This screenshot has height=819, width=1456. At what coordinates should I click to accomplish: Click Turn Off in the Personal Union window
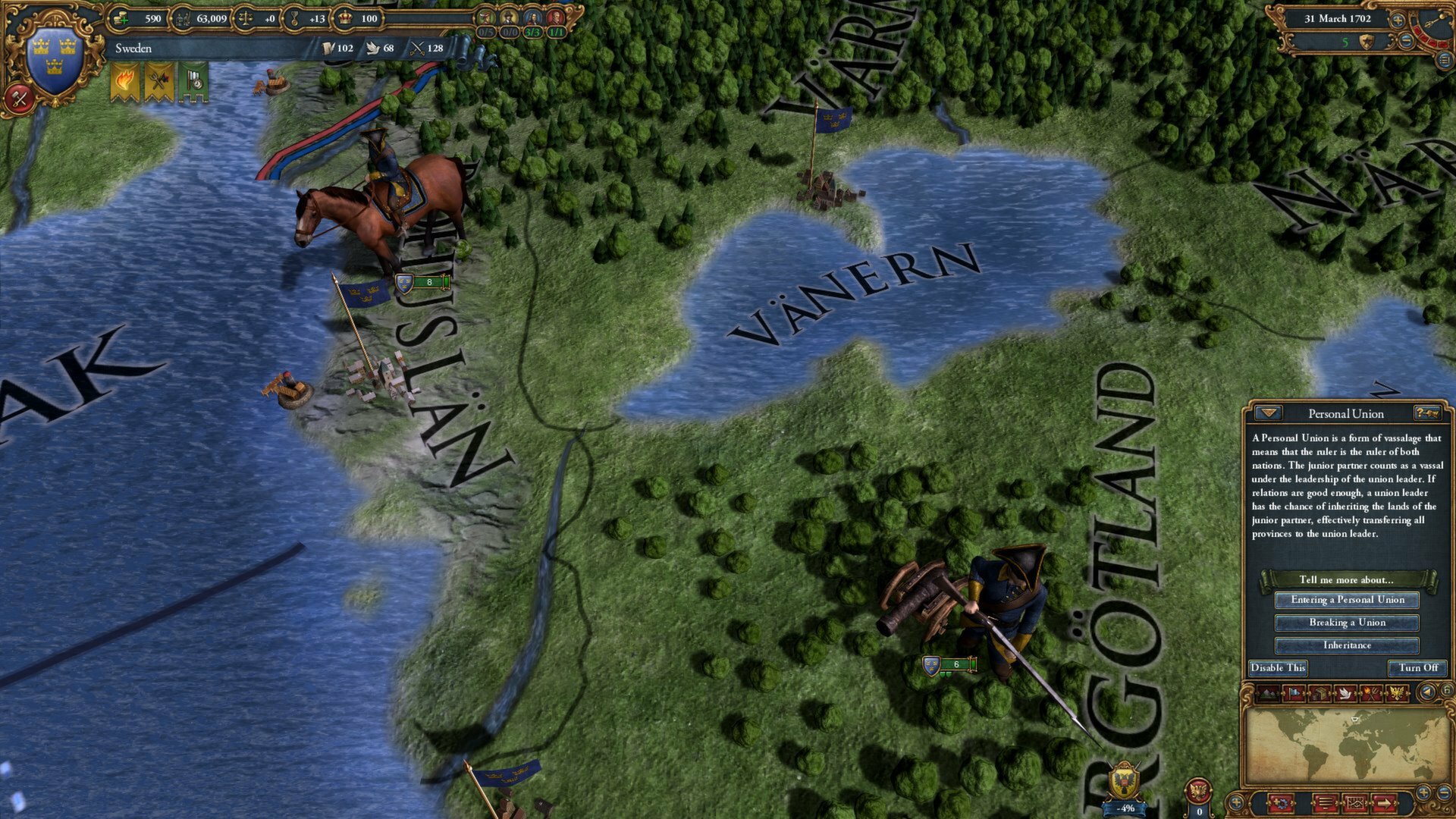click(x=1417, y=668)
